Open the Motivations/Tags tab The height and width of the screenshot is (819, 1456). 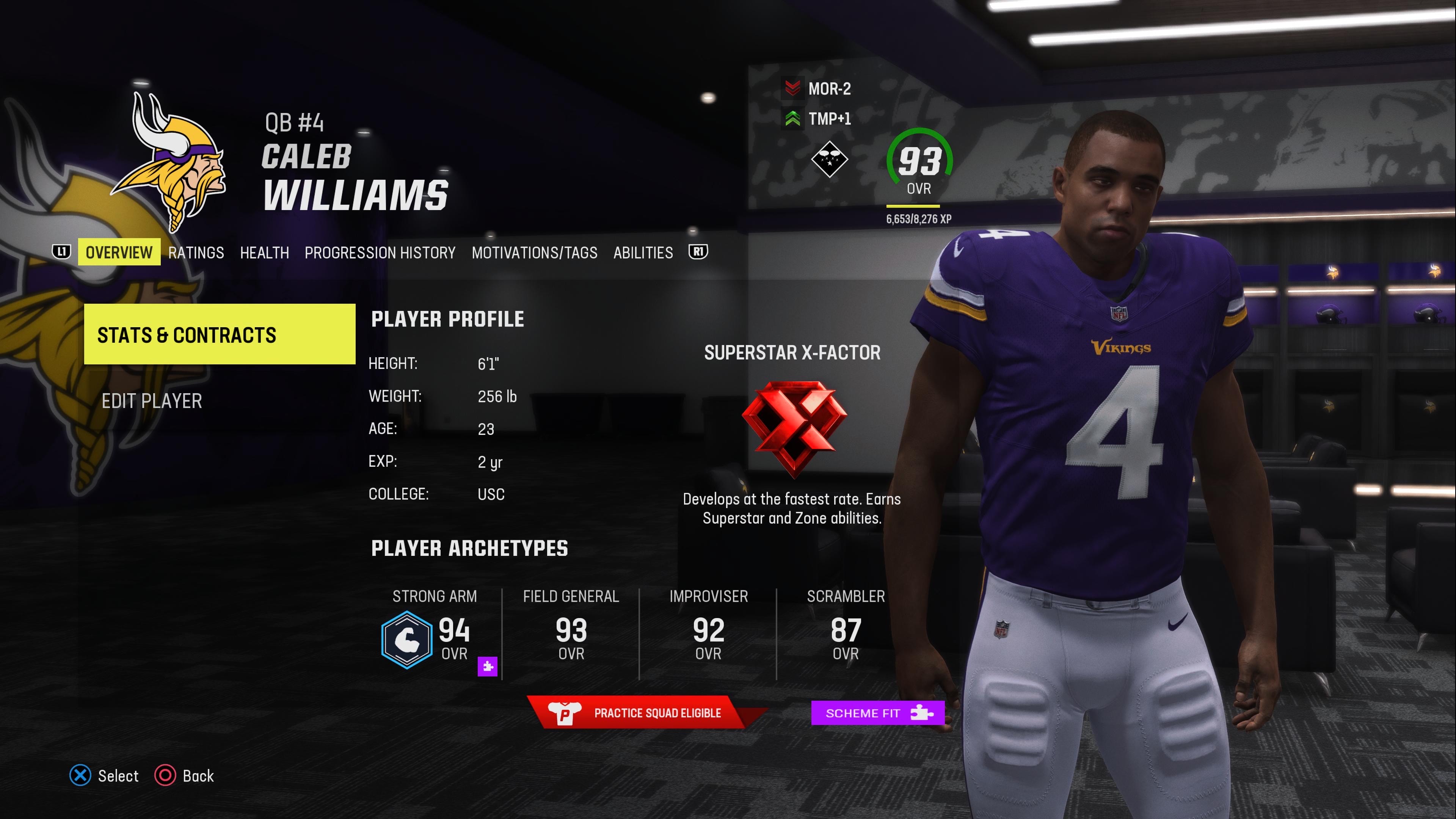534,252
